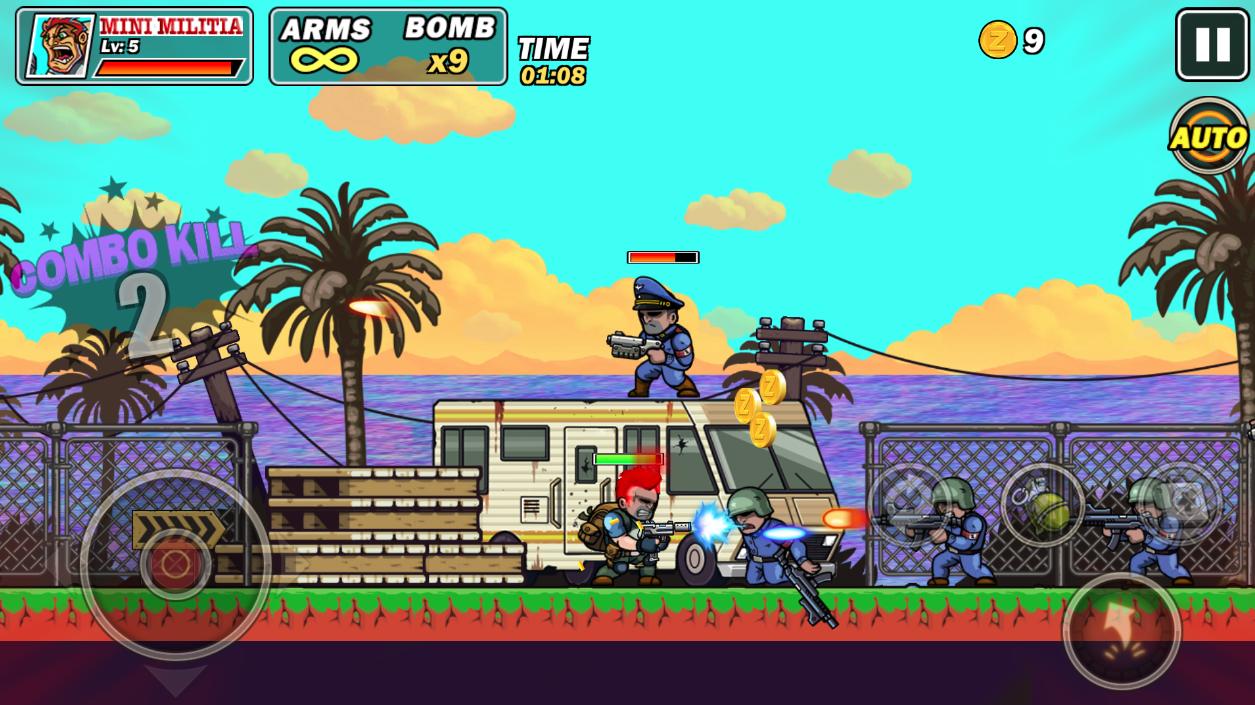Pause the game
Image resolution: width=1255 pixels, height=705 pixels.
click(x=1212, y=45)
